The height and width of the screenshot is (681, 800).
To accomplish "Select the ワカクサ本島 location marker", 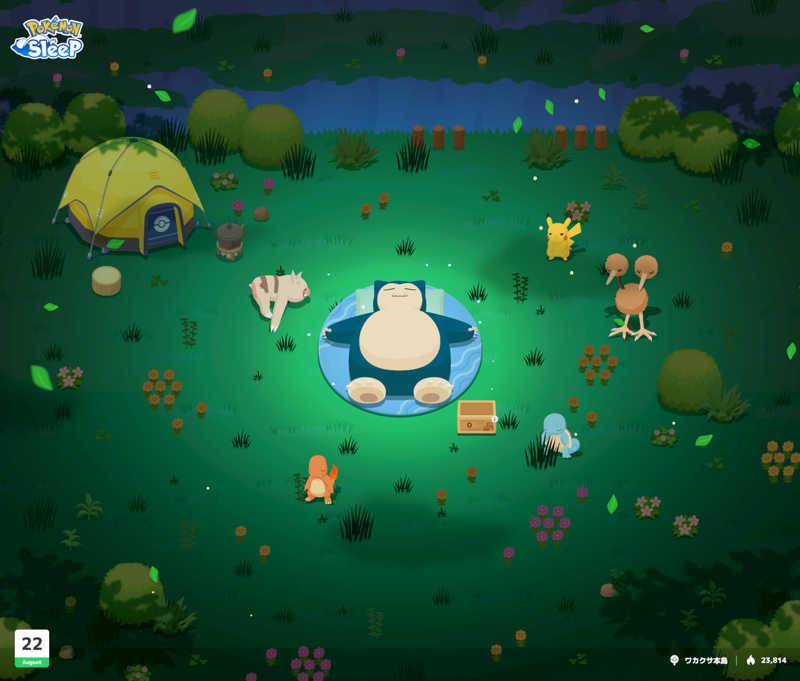I will [x=701, y=660].
